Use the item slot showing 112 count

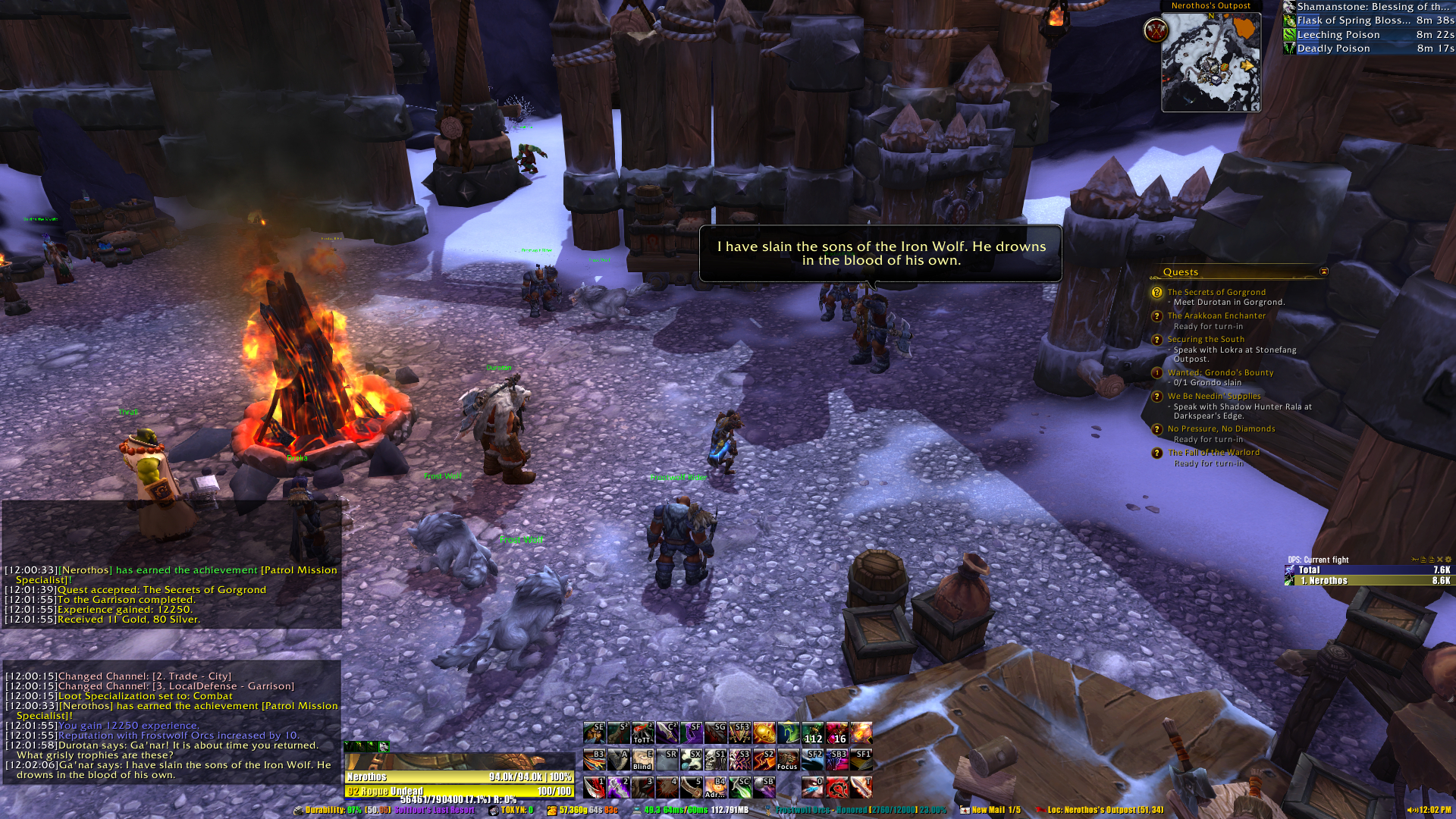812,733
